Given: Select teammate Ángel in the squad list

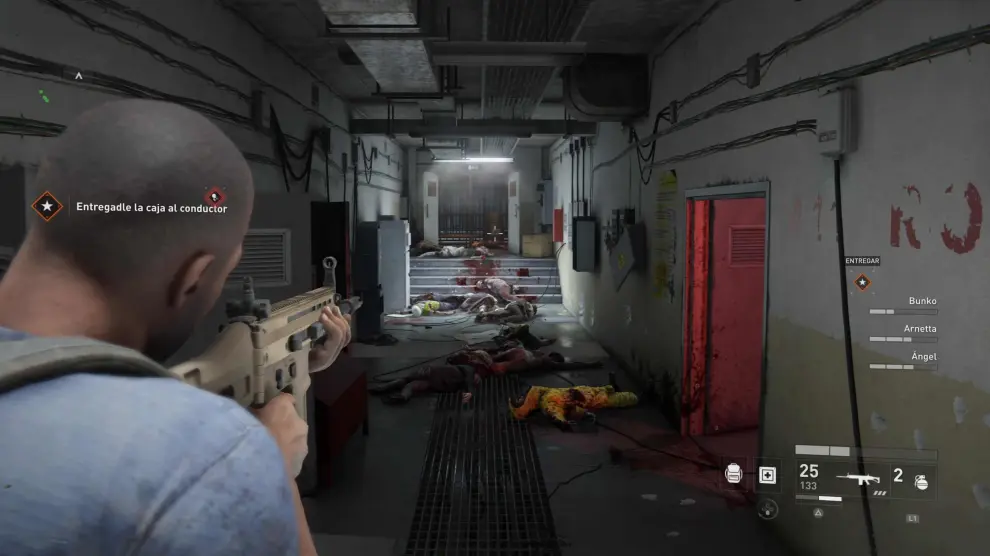Looking at the screenshot, I should 923,356.
